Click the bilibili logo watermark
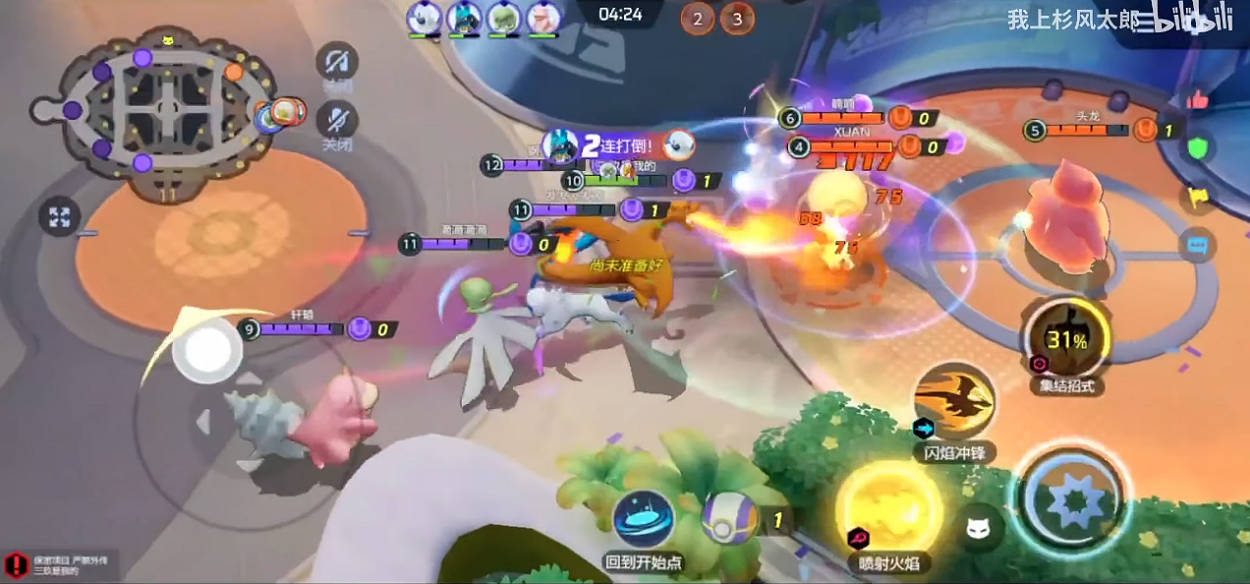This screenshot has width=1250, height=584. [x=1190, y=22]
